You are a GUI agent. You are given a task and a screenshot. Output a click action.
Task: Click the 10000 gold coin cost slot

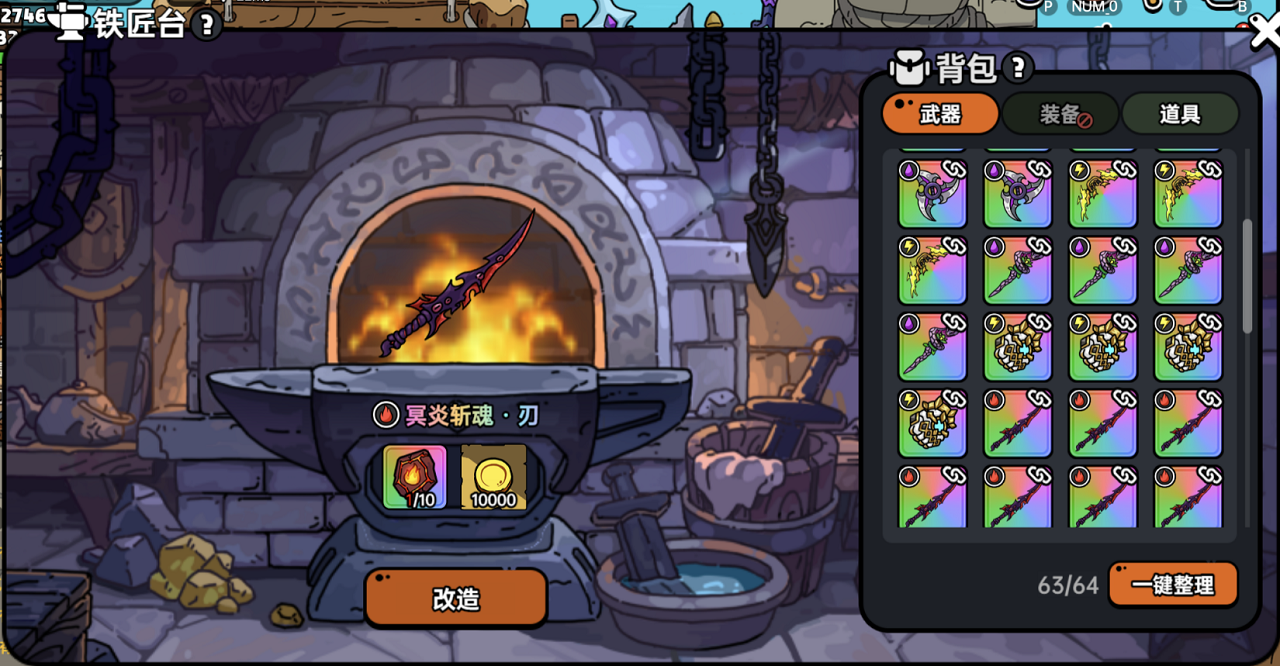tap(494, 477)
